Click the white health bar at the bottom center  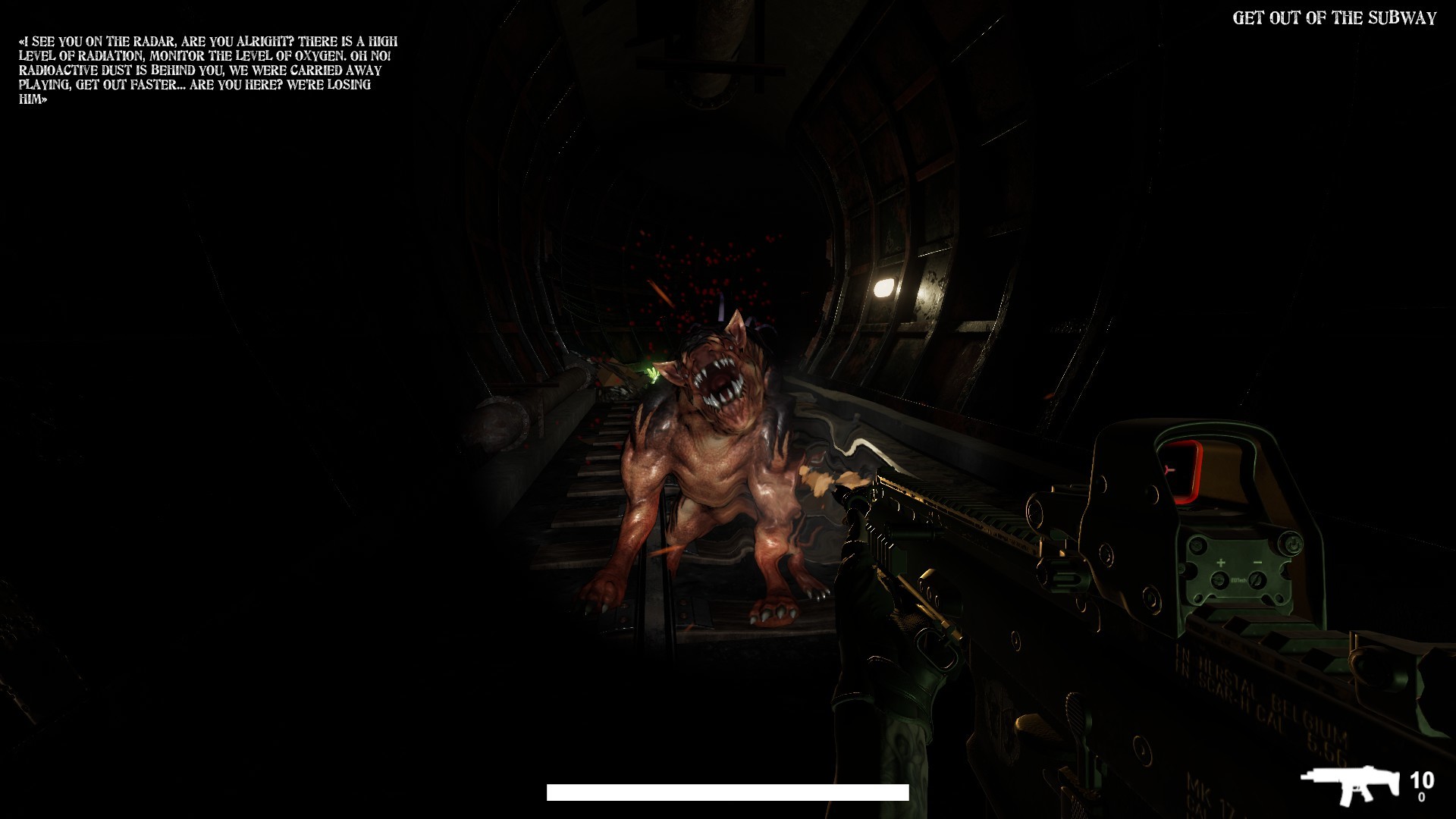pyautogui.click(x=726, y=792)
